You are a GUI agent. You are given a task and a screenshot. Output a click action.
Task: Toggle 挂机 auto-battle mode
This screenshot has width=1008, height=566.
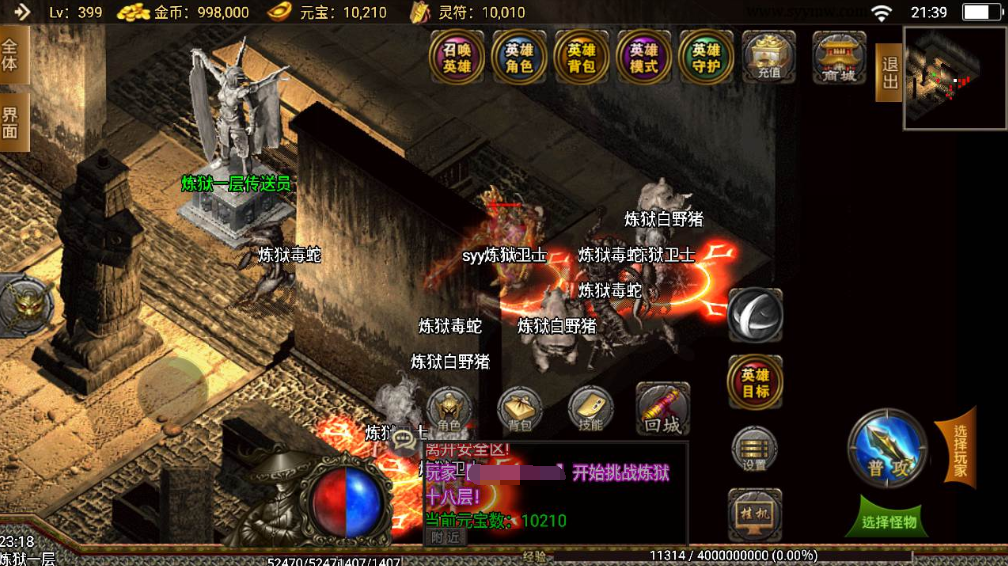click(x=755, y=512)
